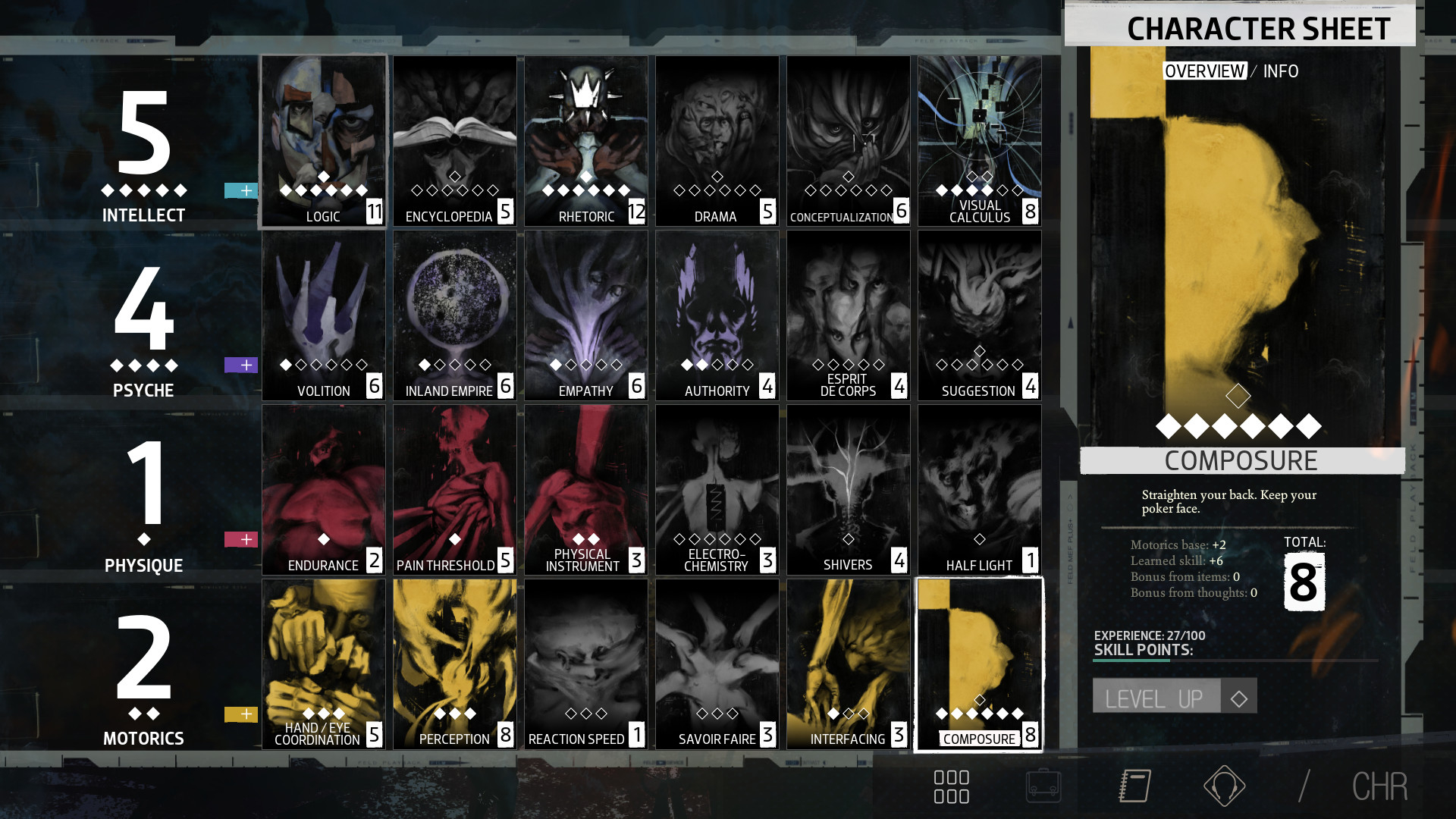Select the Logic skill card
1456x819 pixels.
tap(324, 141)
